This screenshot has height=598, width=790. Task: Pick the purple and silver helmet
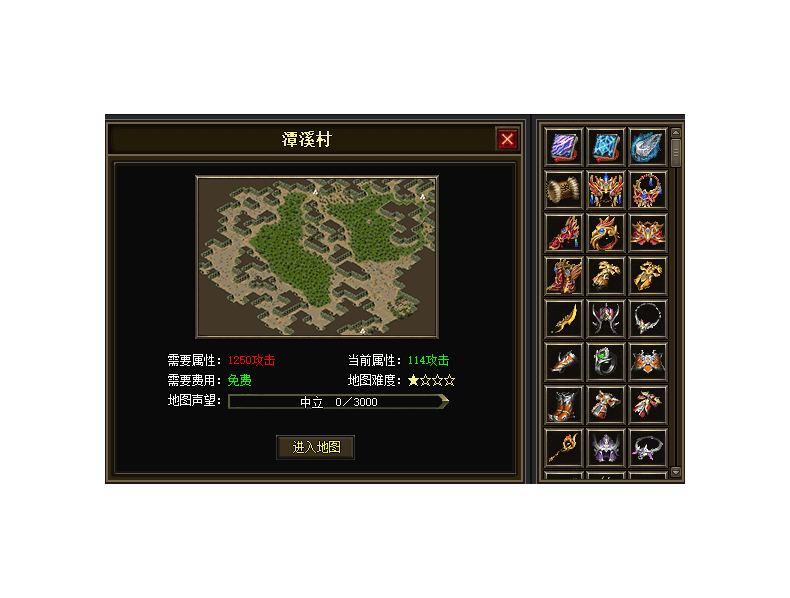(606, 447)
